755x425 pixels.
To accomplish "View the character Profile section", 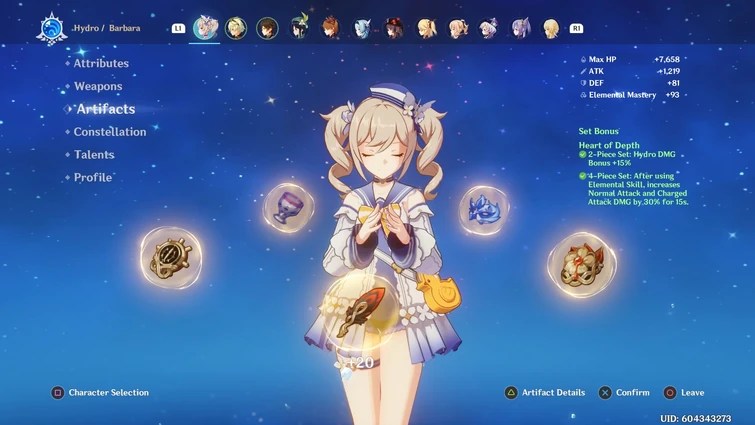I will tap(93, 177).
